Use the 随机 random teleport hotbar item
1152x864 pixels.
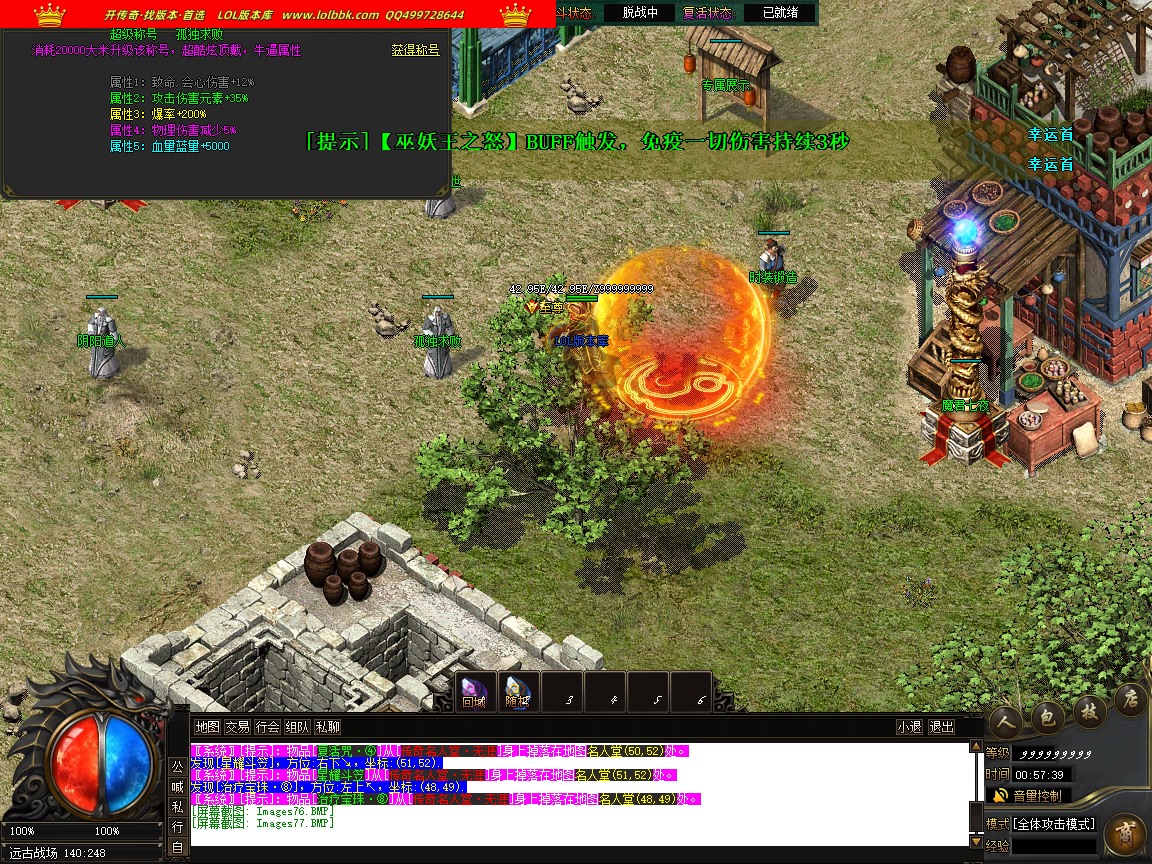[517, 690]
